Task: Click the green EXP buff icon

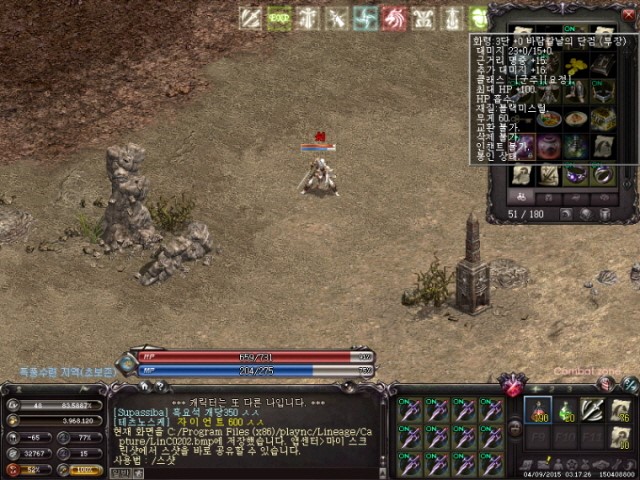Action: point(279,18)
